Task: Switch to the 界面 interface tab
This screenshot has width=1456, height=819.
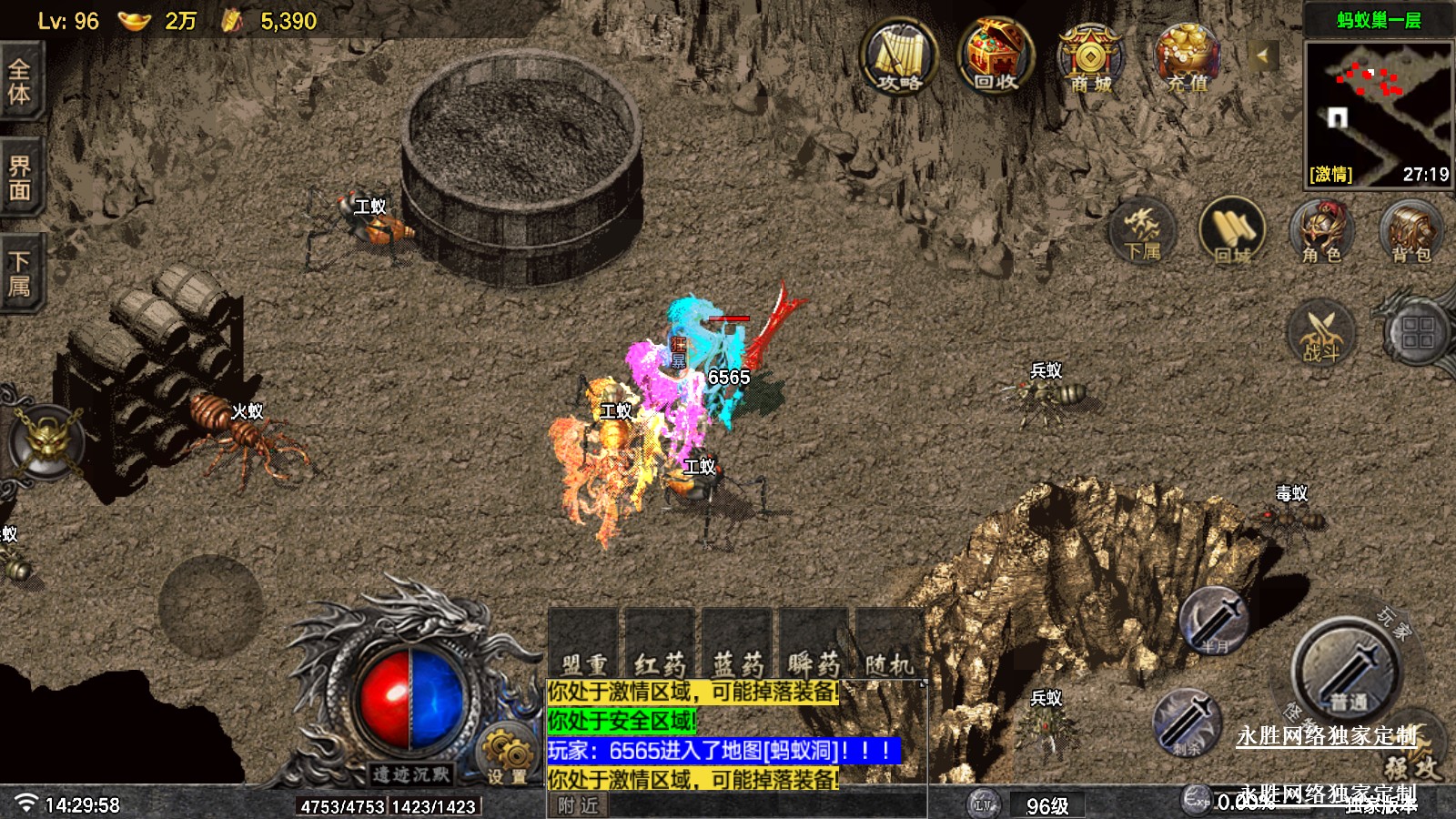Action: pos(20,178)
